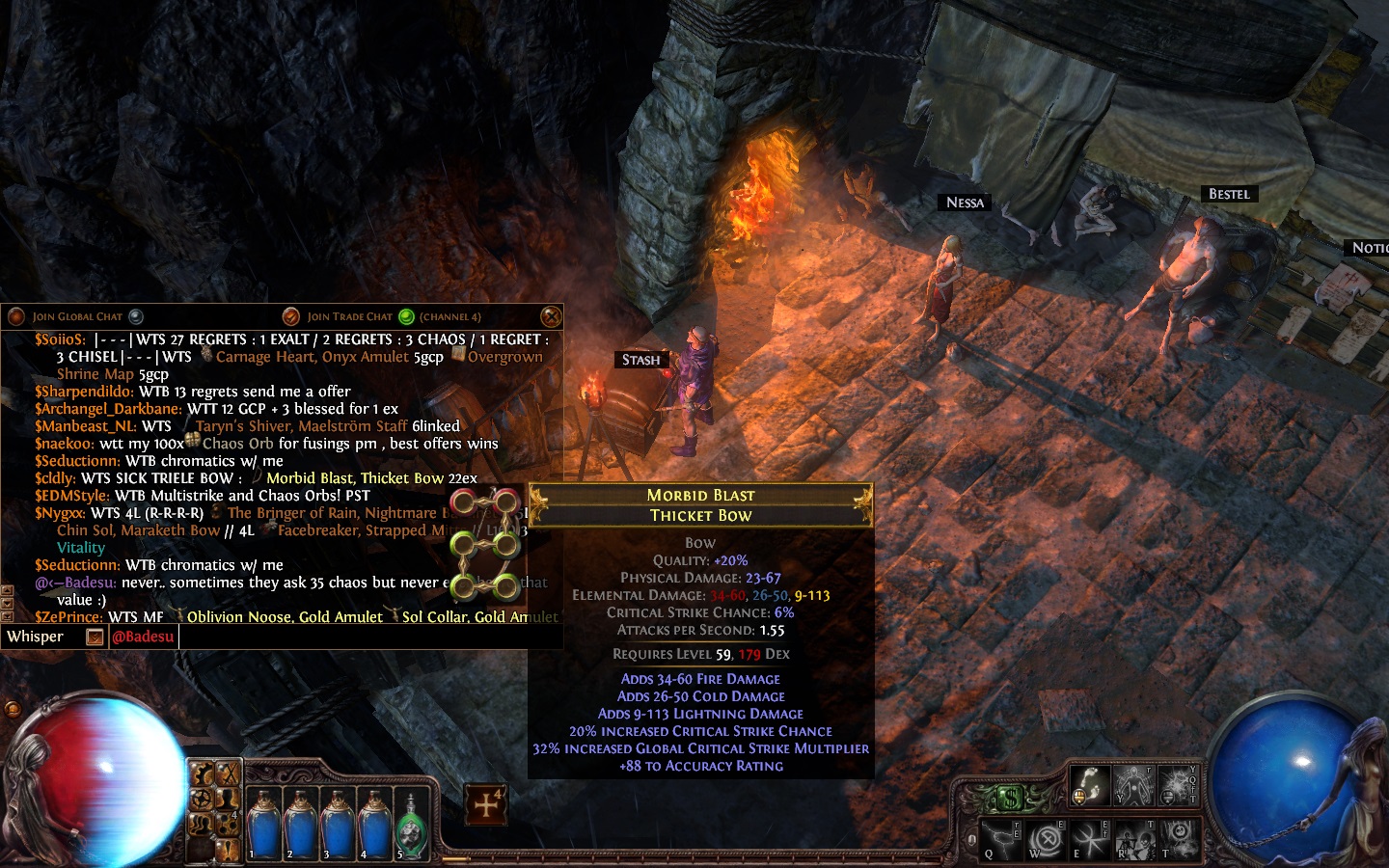The width and height of the screenshot is (1389, 868).
Task: Use the blue mana flask in slot 1
Action: pyautogui.click(x=263, y=827)
